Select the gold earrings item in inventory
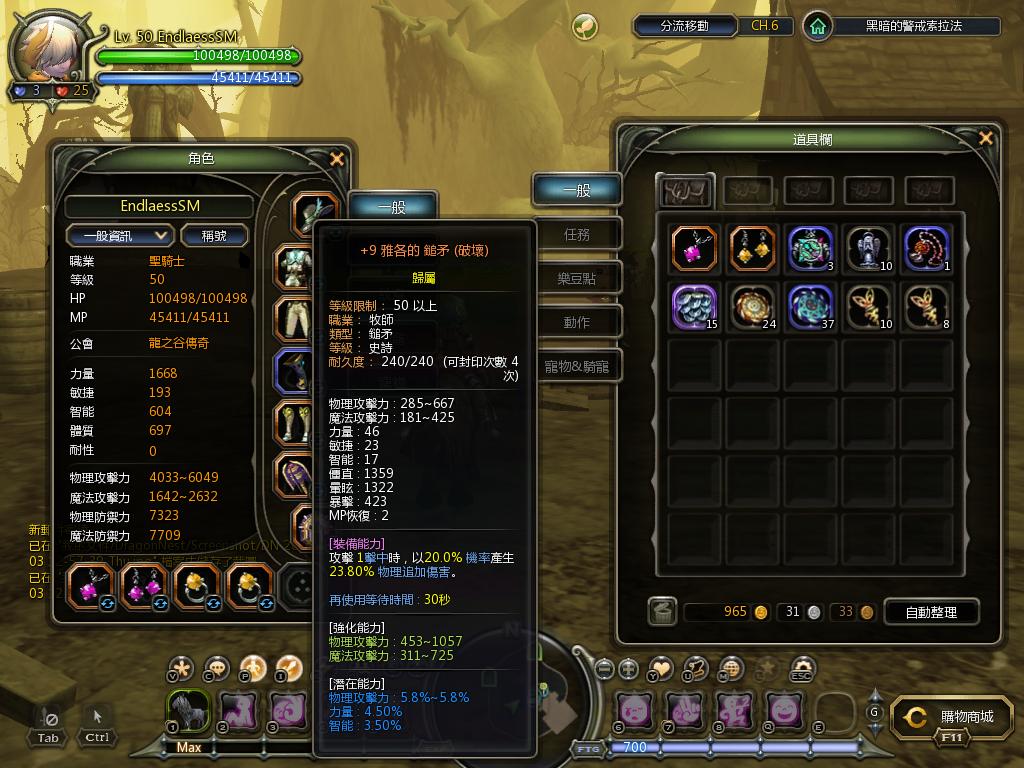This screenshot has height=768, width=1024. point(752,248)
